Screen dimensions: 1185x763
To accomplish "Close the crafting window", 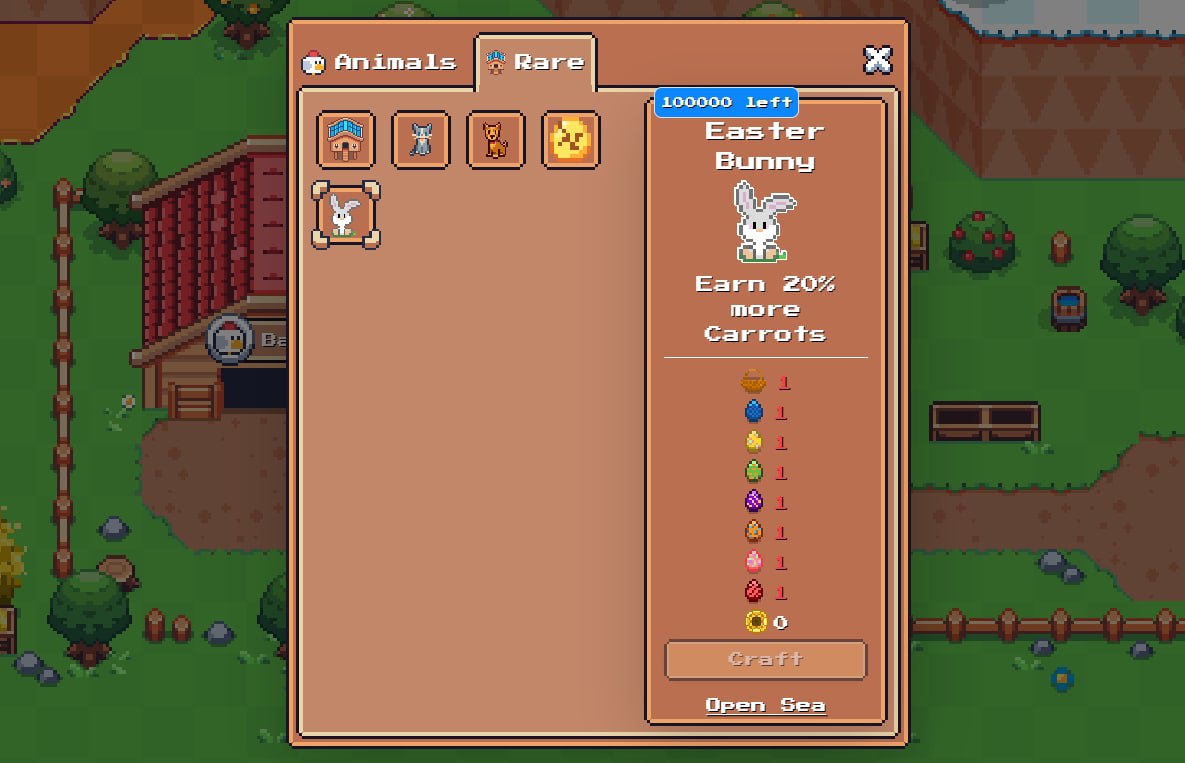I will pyautogui.click(x=877, y=60).
